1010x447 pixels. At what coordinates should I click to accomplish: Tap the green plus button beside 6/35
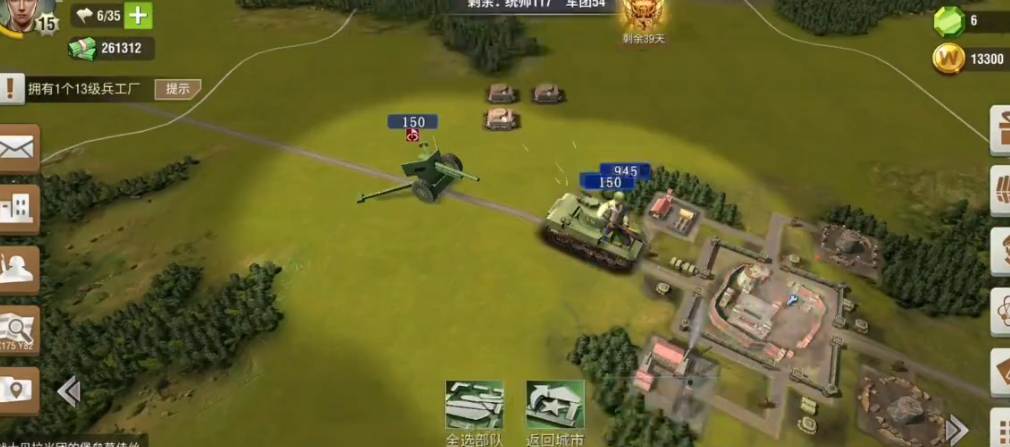pyautogui.click(x=139, y=16)
